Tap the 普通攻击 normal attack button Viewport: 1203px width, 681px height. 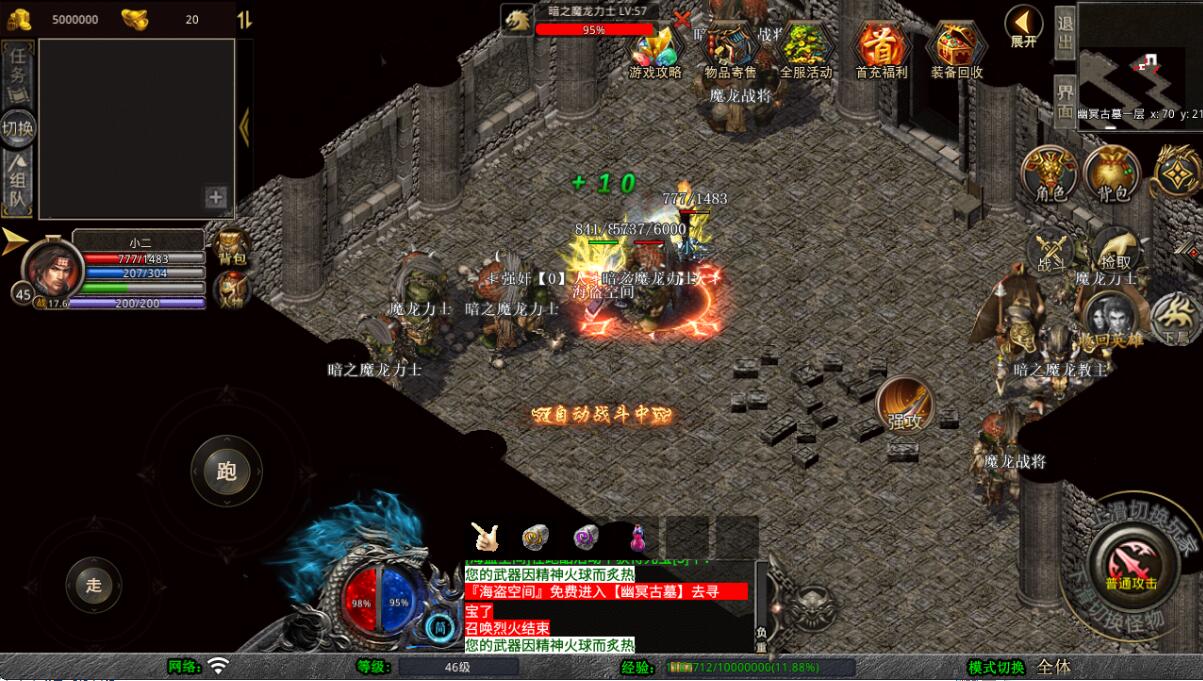[x=1131, y=565]
